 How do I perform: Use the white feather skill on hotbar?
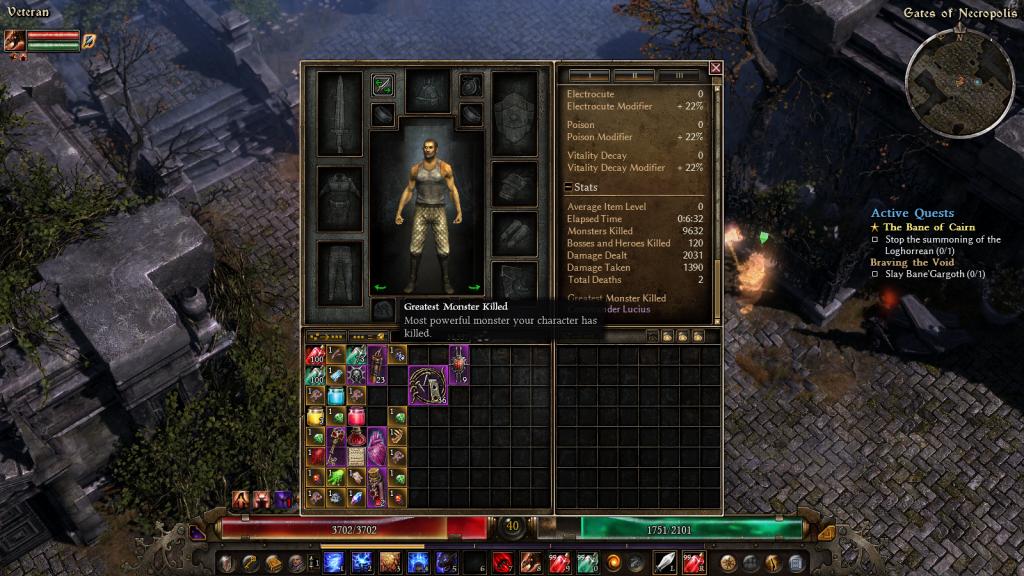pos(666,562)
